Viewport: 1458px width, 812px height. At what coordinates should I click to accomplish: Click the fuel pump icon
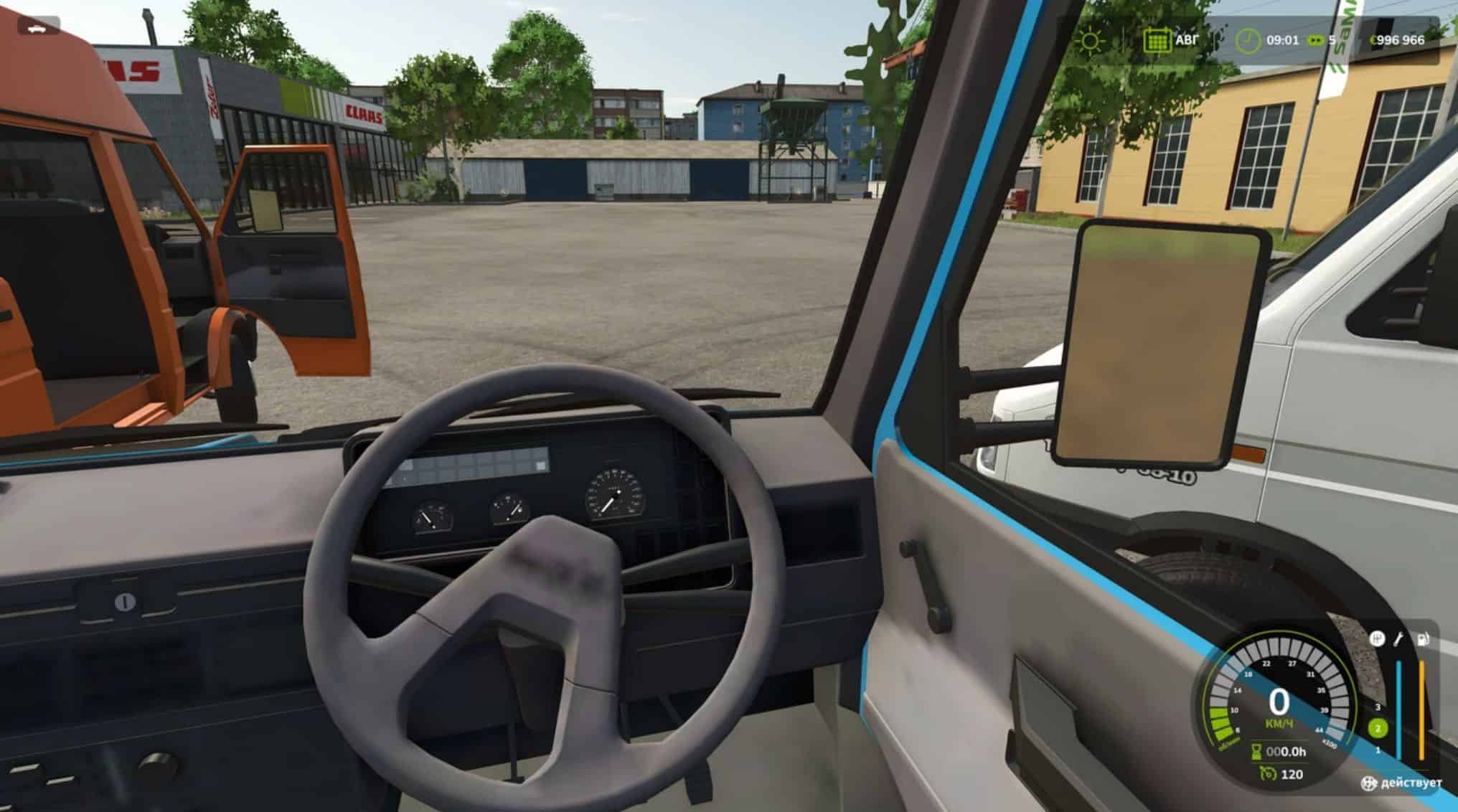pyautogui.click(x=1424, y=638)
